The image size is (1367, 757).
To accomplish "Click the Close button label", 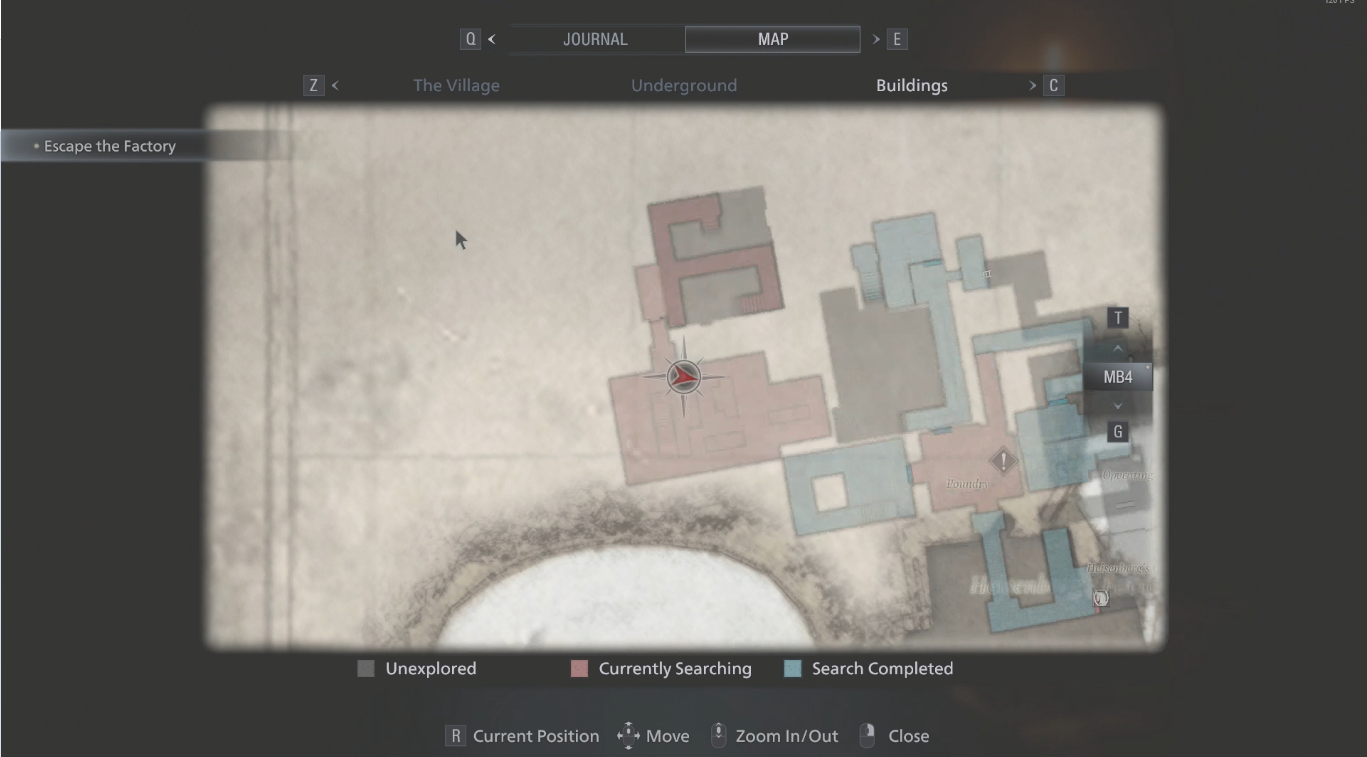I will pos(906,736).
